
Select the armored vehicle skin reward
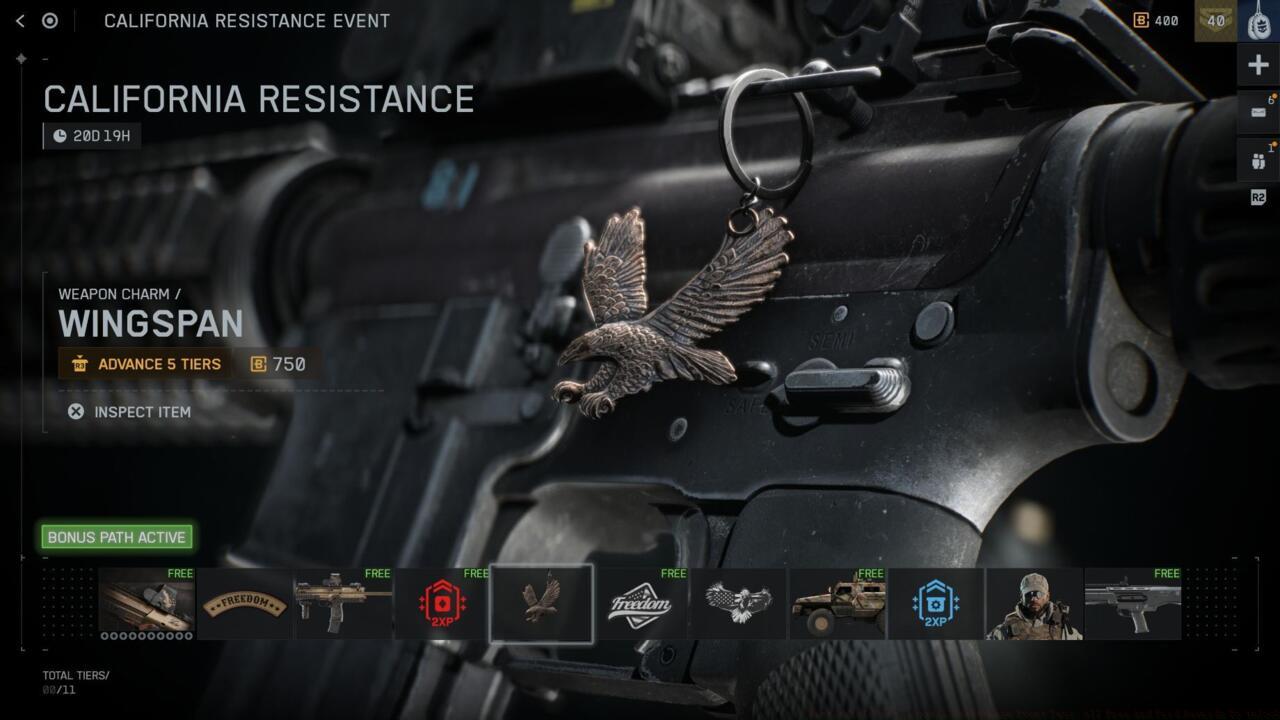click(837, 604)
